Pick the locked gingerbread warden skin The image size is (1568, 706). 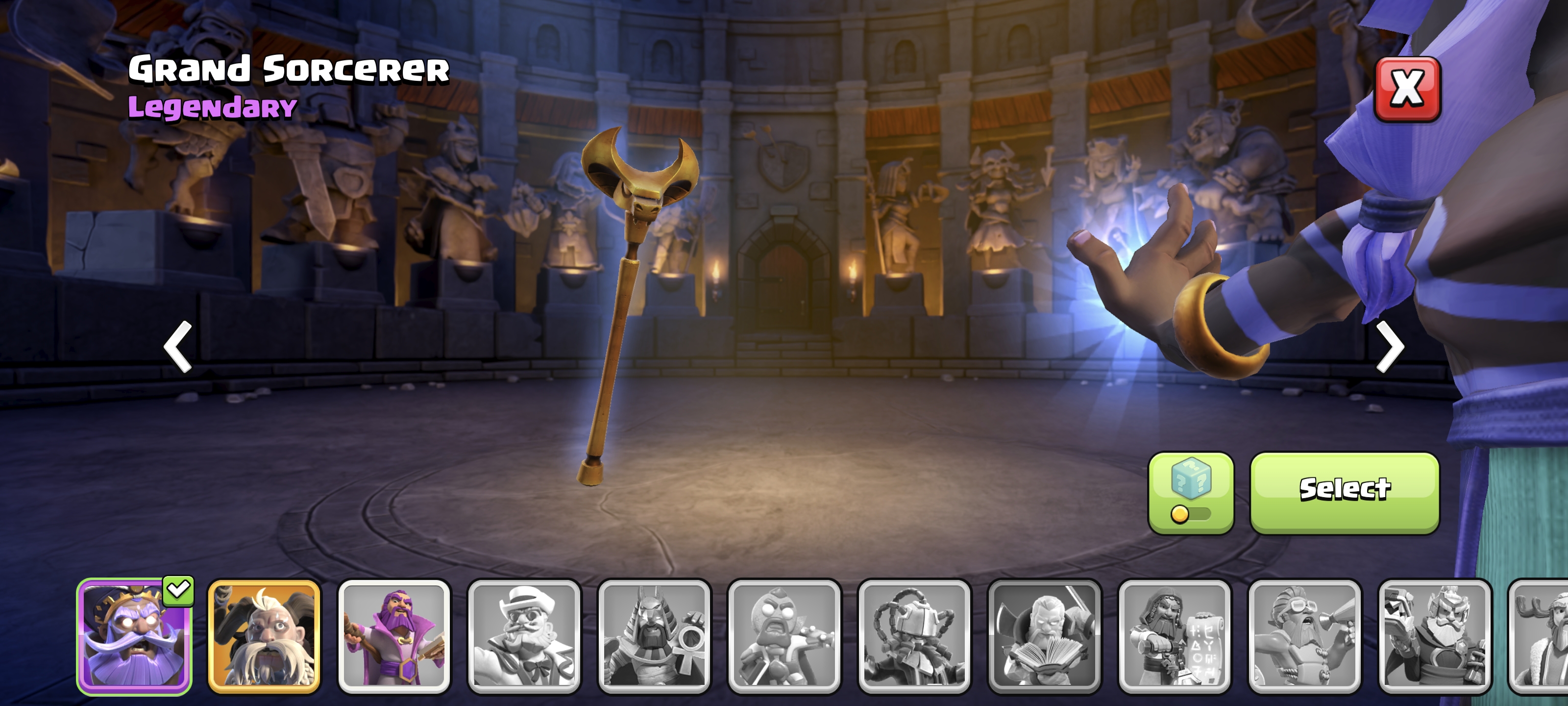click(x=784, y=636)
